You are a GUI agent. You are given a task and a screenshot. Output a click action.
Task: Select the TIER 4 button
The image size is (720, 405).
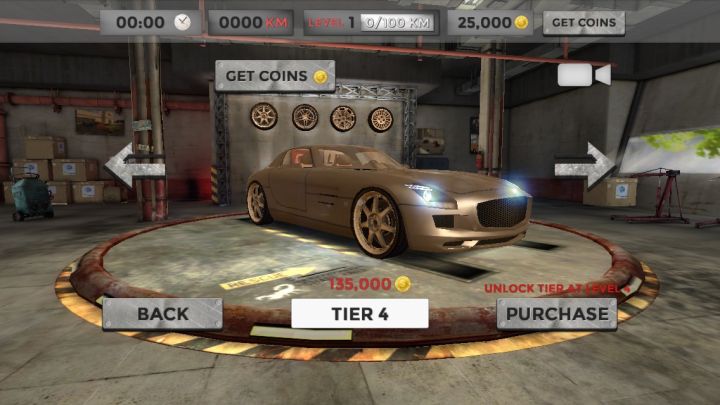(x=360, y=313)
